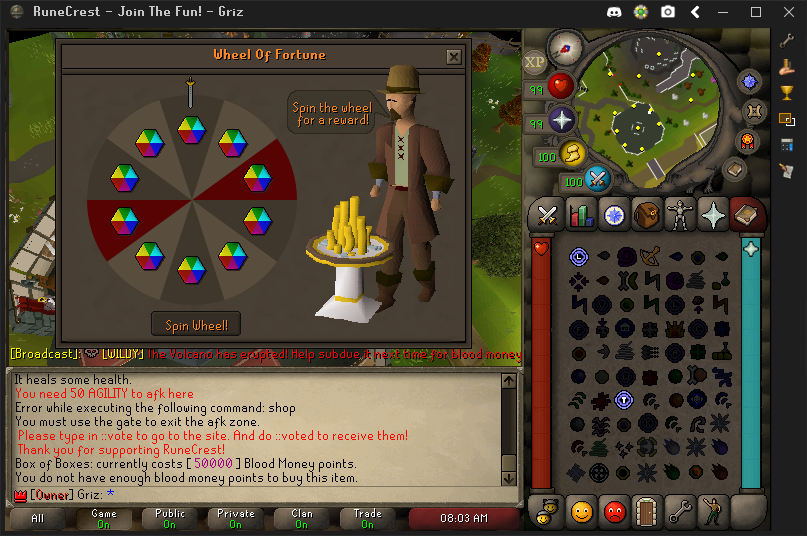Select the Trade chat filter
Image resolution: width=807 pixels, height=536 pixels.
coord(367,518)
